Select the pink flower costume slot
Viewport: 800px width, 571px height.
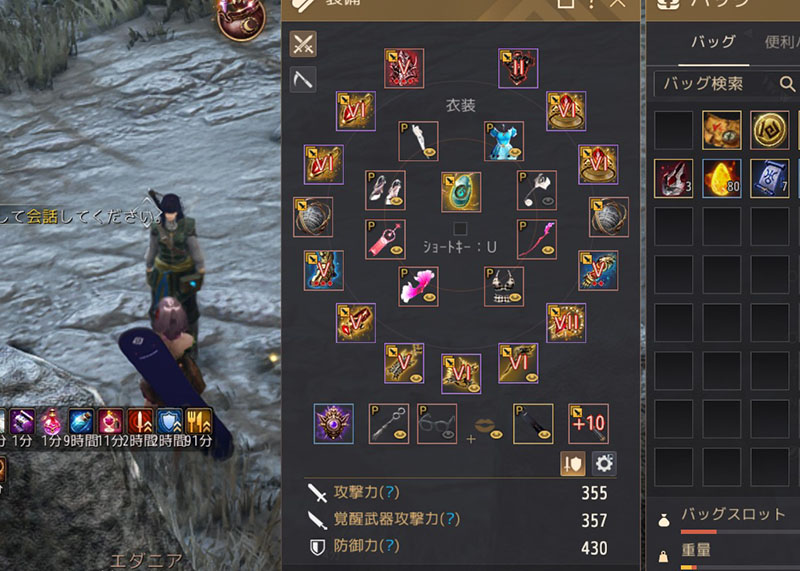418,286
